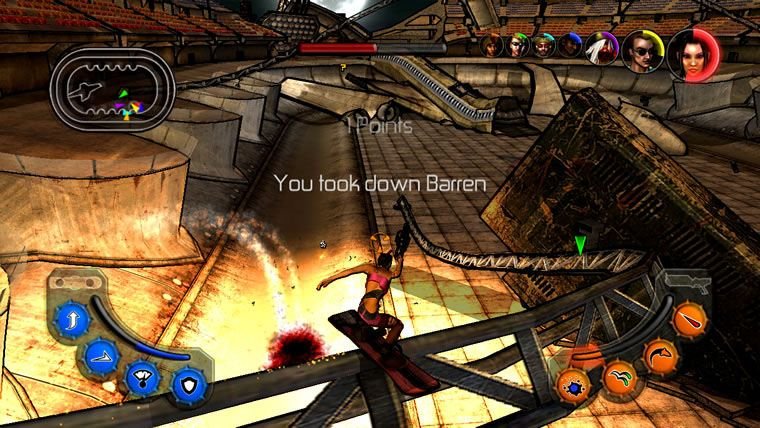Pick the purple-ringed white-haired player portrait

pyautogui.click(x=602, y=47)
